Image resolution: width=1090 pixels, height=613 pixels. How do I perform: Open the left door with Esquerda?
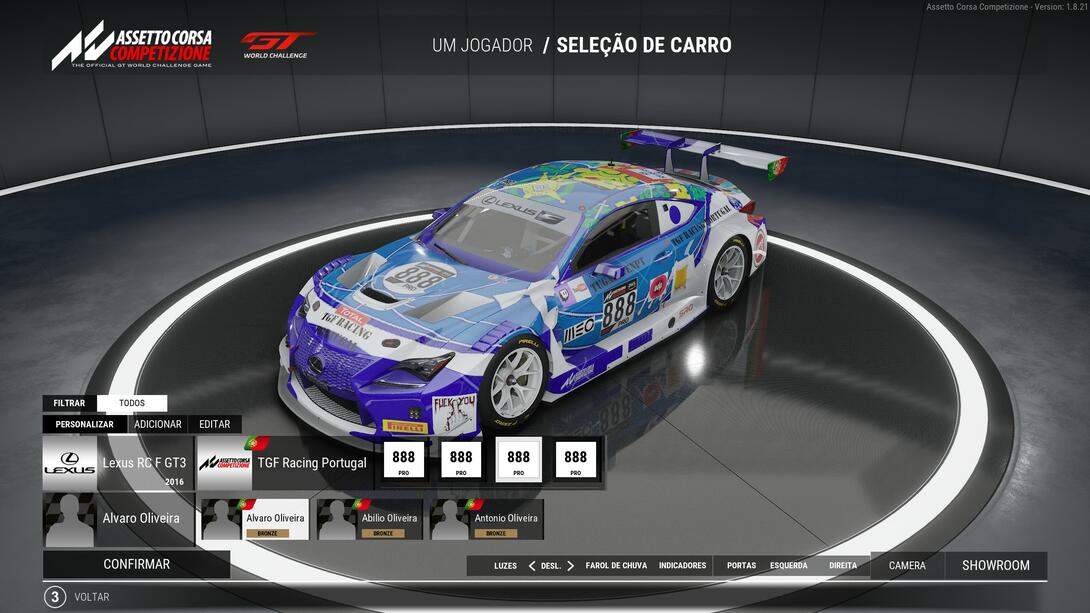[788, 566]
